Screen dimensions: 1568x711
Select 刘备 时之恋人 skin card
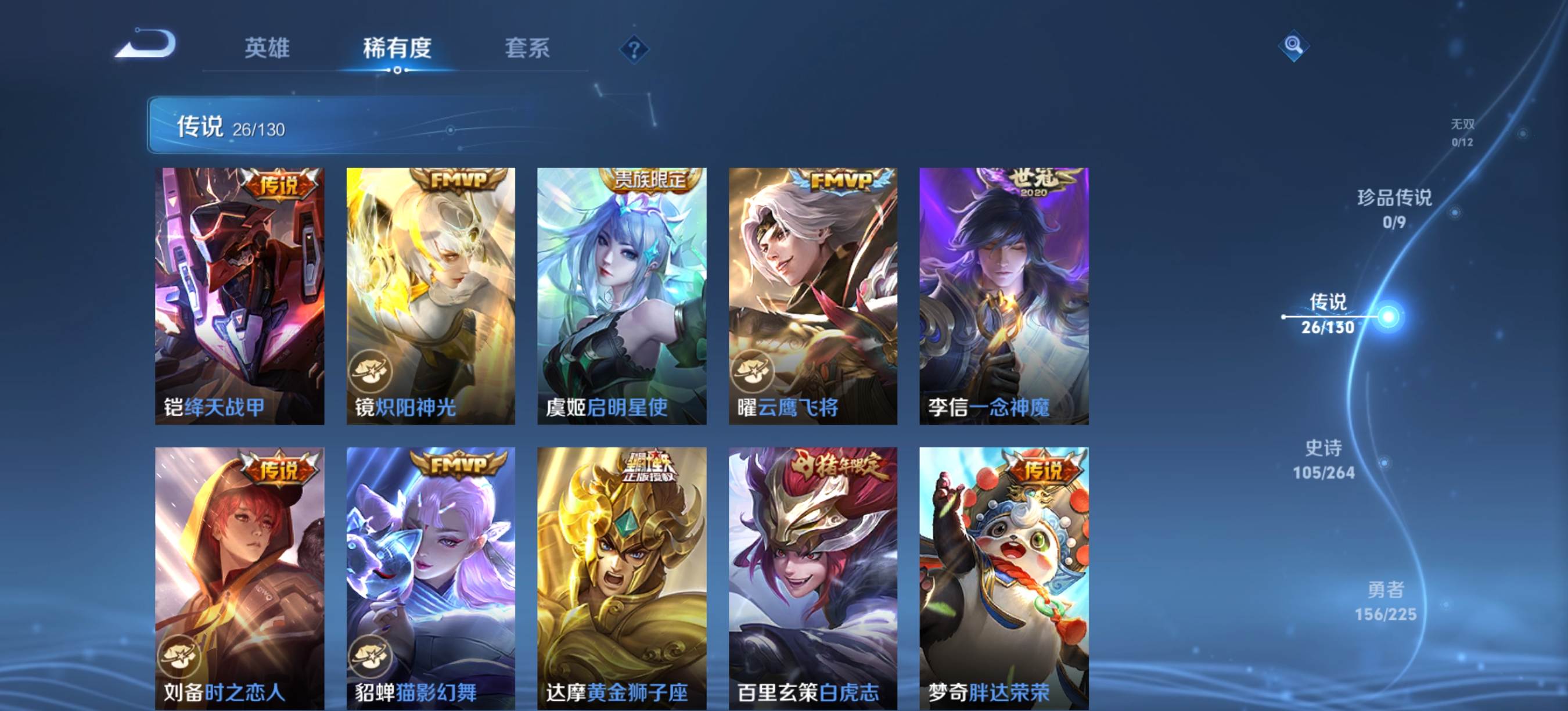click(x=239, y=579)
